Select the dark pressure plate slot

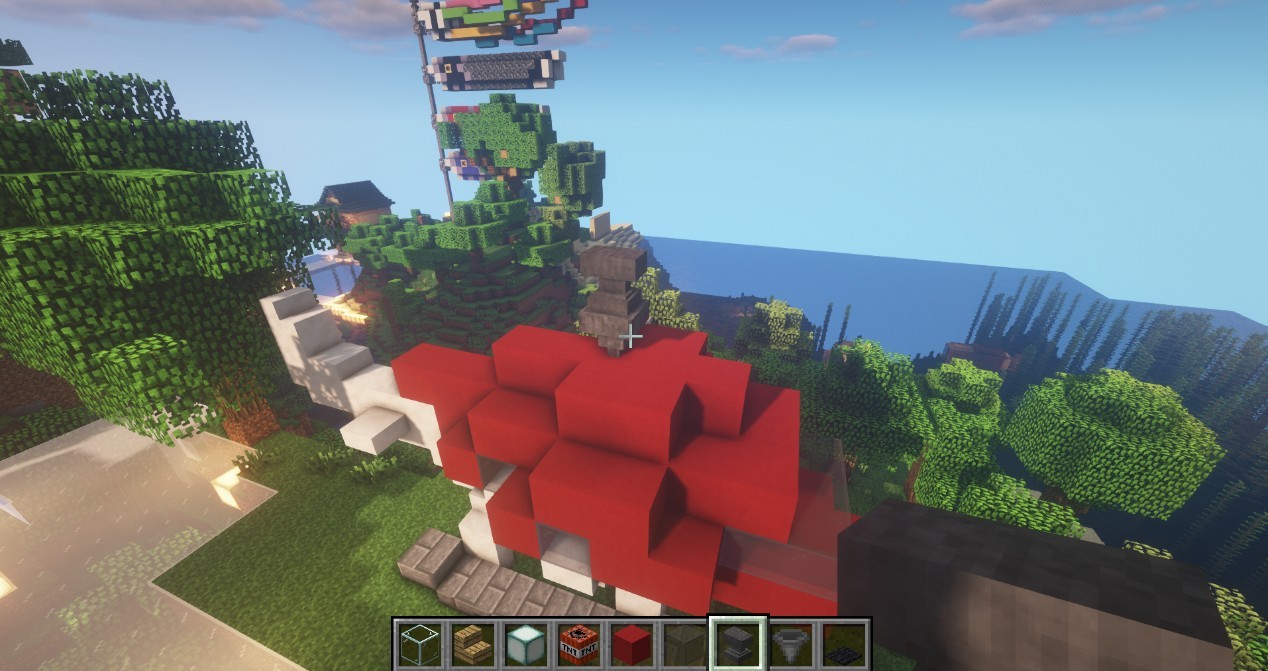845,645
